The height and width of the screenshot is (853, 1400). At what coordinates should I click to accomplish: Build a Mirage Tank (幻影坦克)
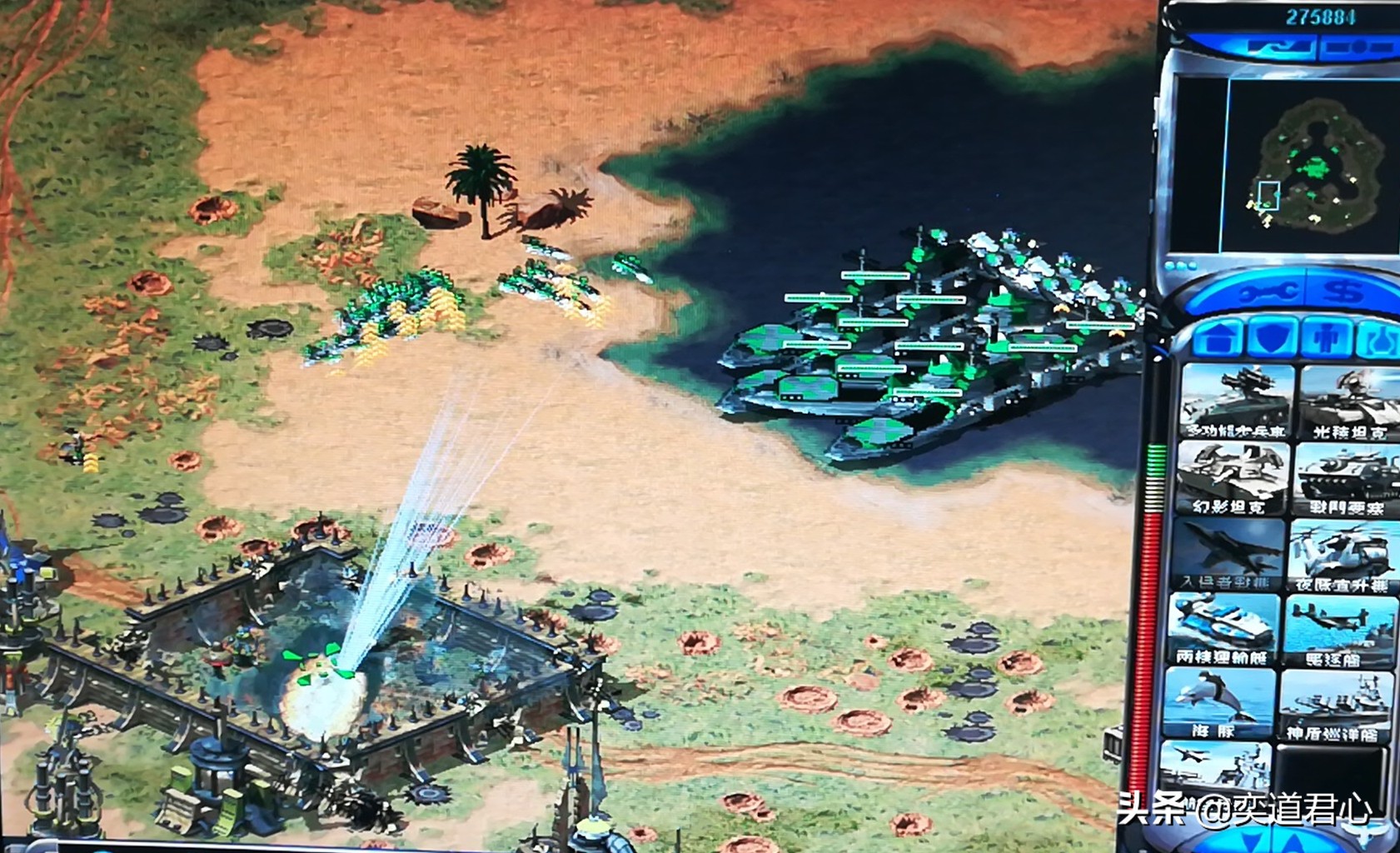[1233, 477]
